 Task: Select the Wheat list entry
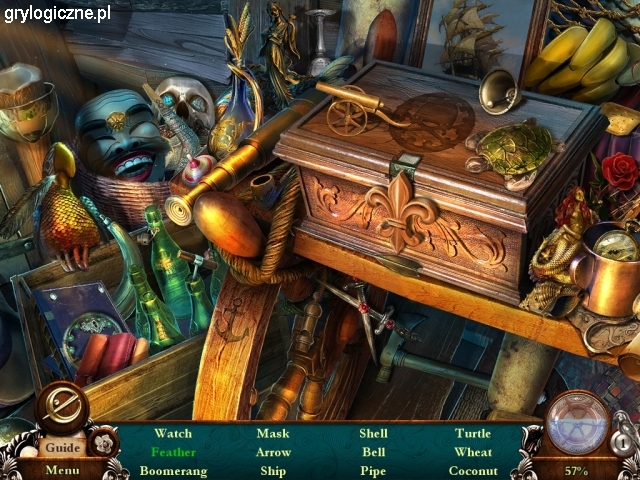(x=473, y=452)
